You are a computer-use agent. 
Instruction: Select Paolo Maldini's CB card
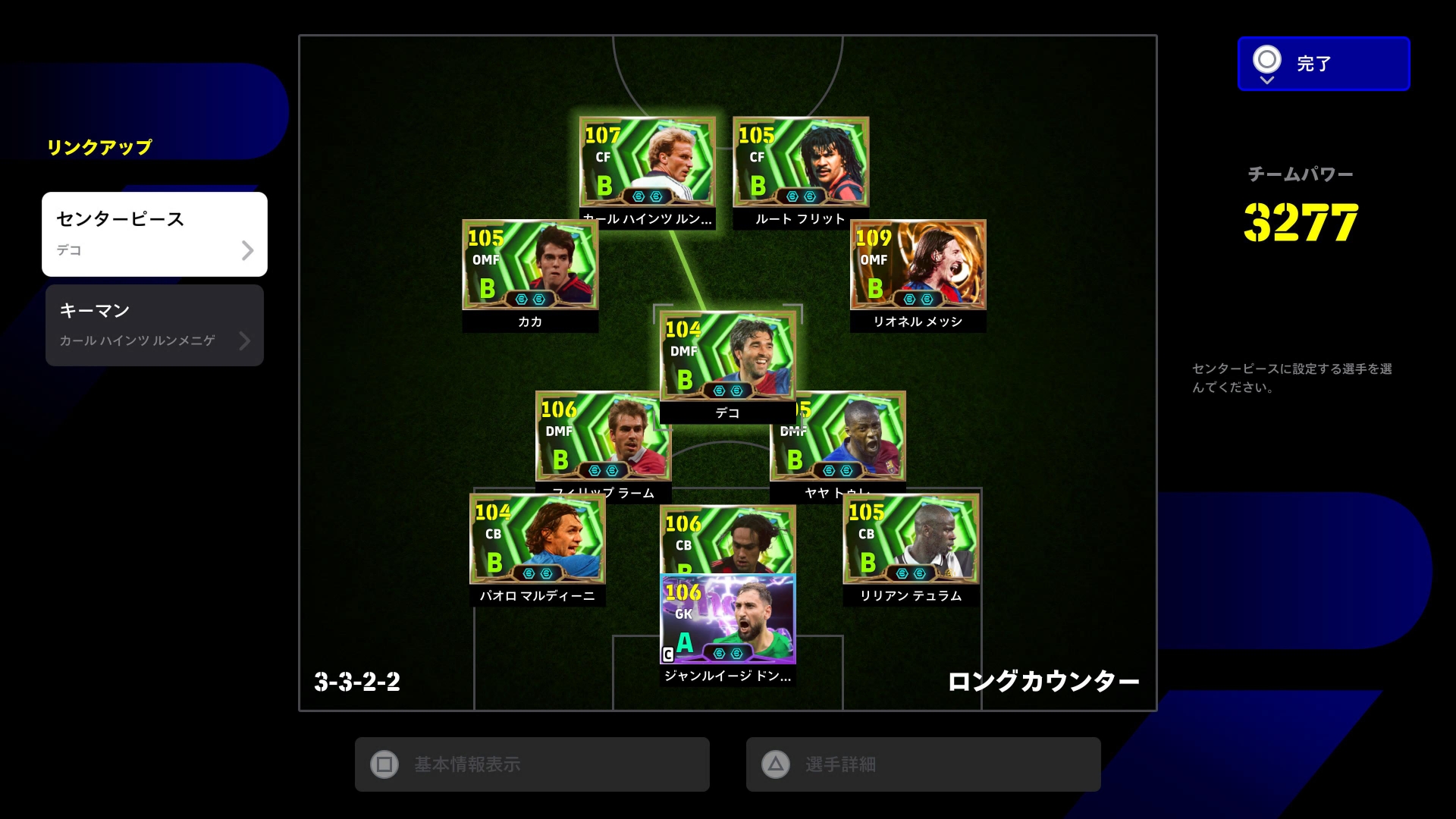click(537, 540)
